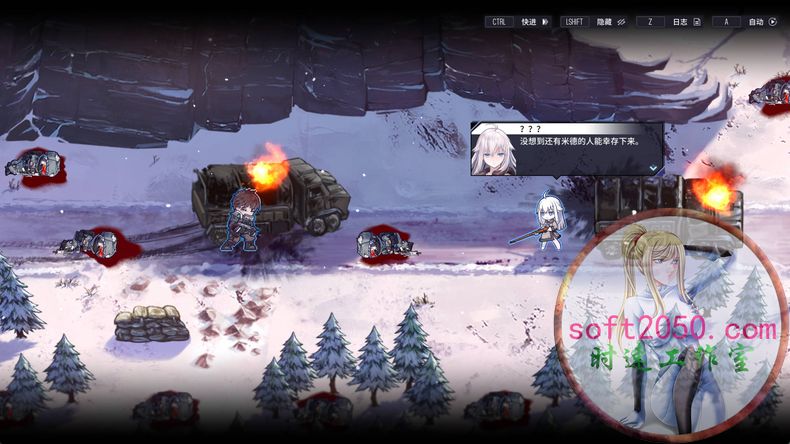
Task: Activate the 快进 fast-forward button
Action: [x=535, y=21]
